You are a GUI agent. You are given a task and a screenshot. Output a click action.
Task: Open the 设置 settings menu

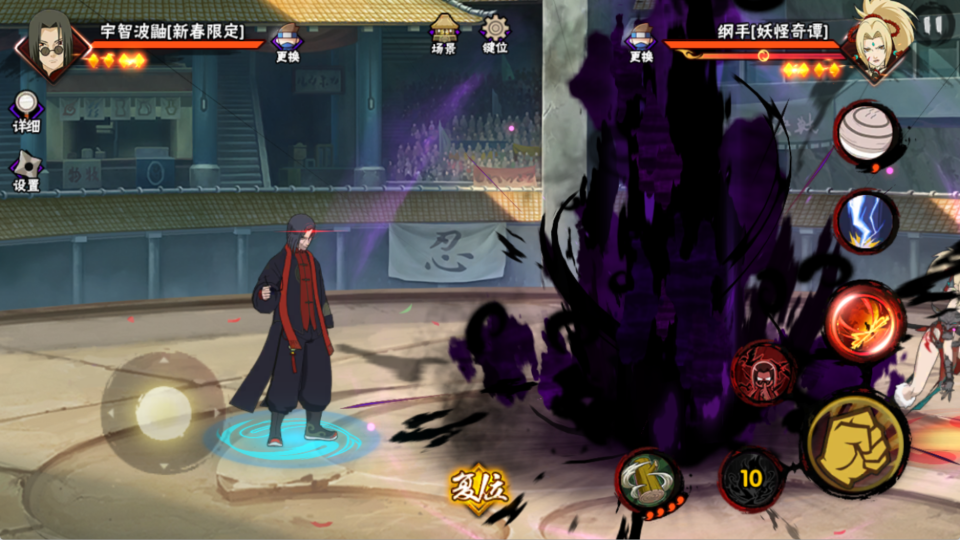point(26,171)
